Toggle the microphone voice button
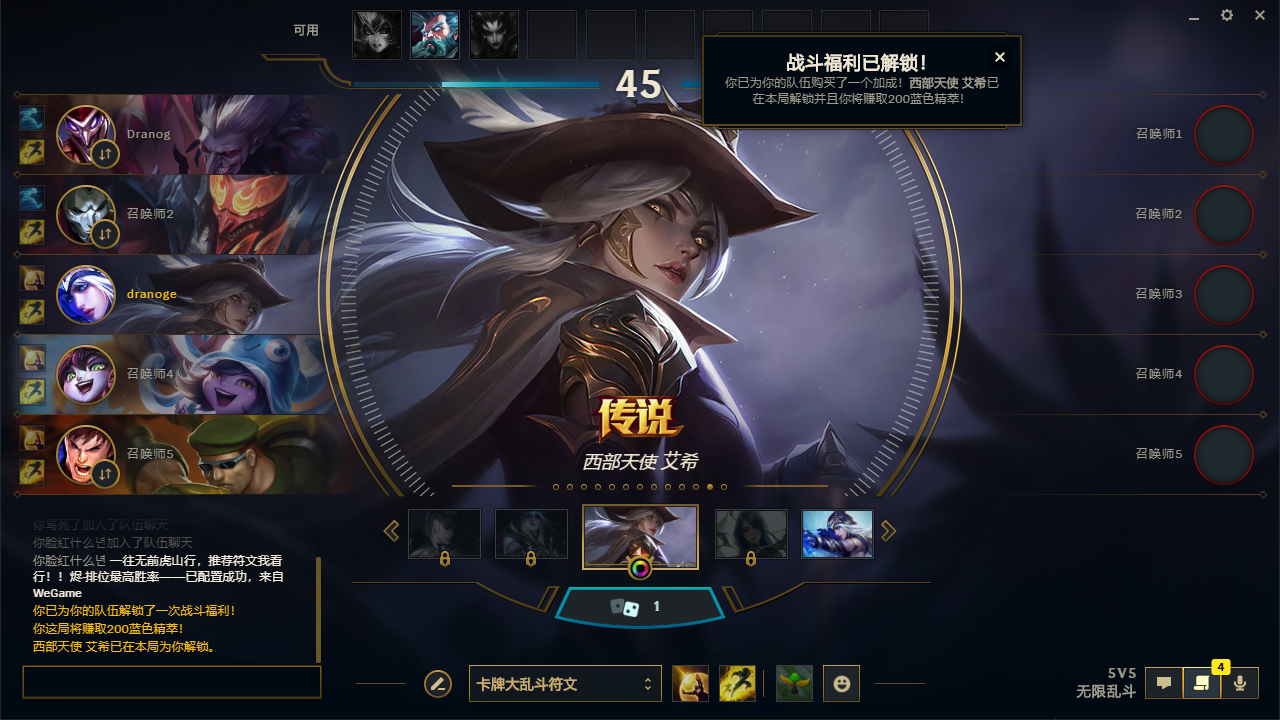1280x720 pixels. 1240,683
